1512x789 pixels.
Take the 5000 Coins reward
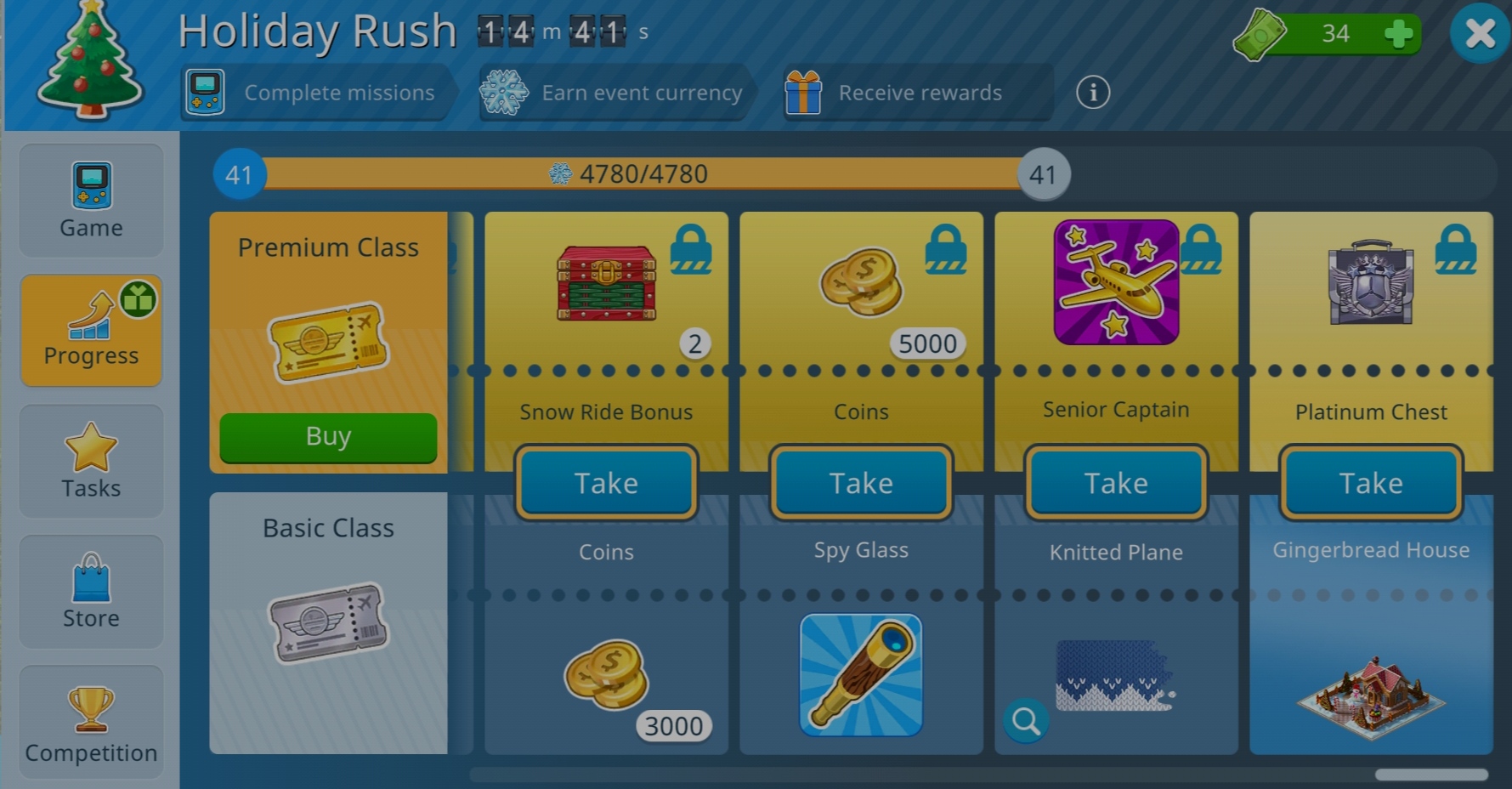click(861, 483)
